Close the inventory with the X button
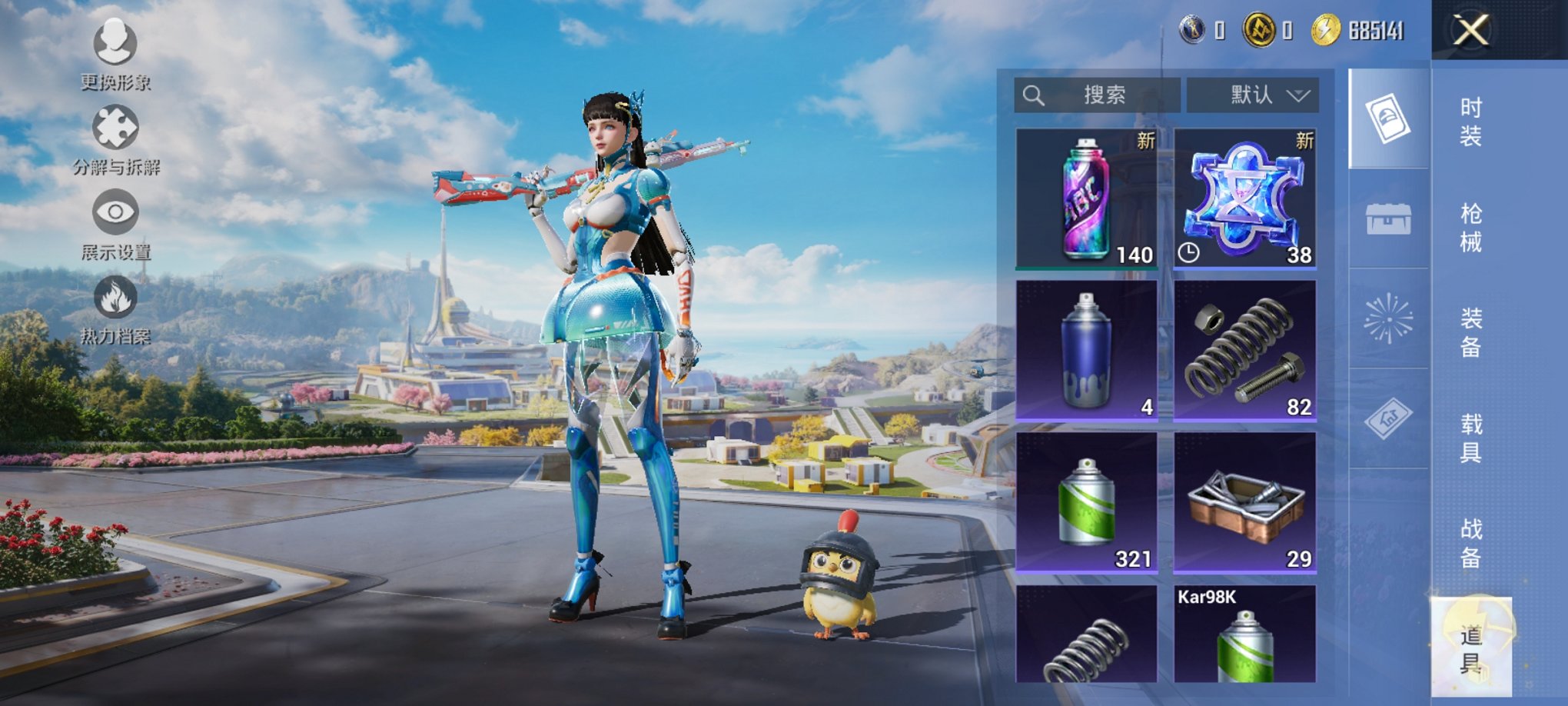 point(1470,31)
